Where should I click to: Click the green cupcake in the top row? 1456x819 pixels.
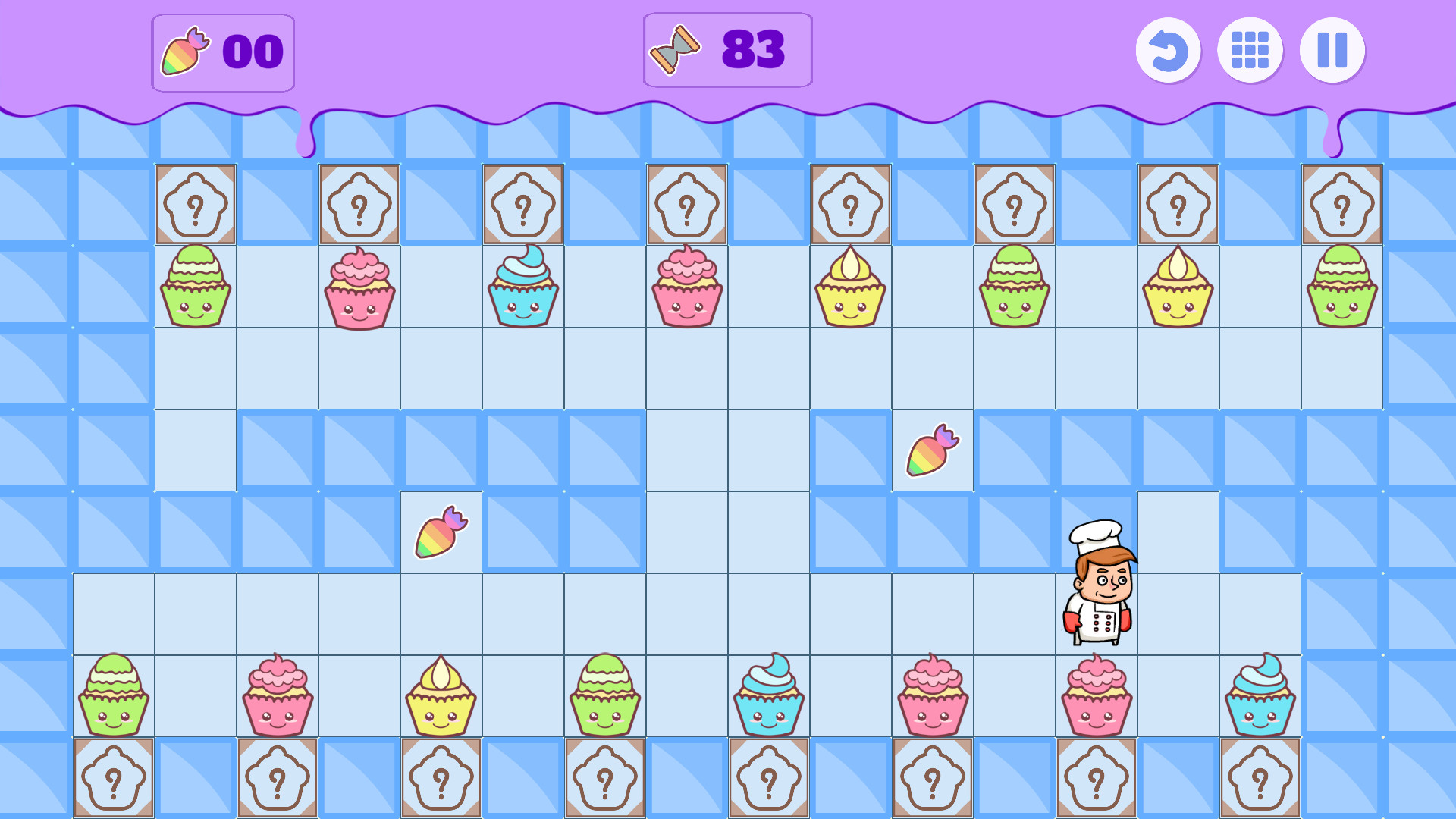[195, 287]
